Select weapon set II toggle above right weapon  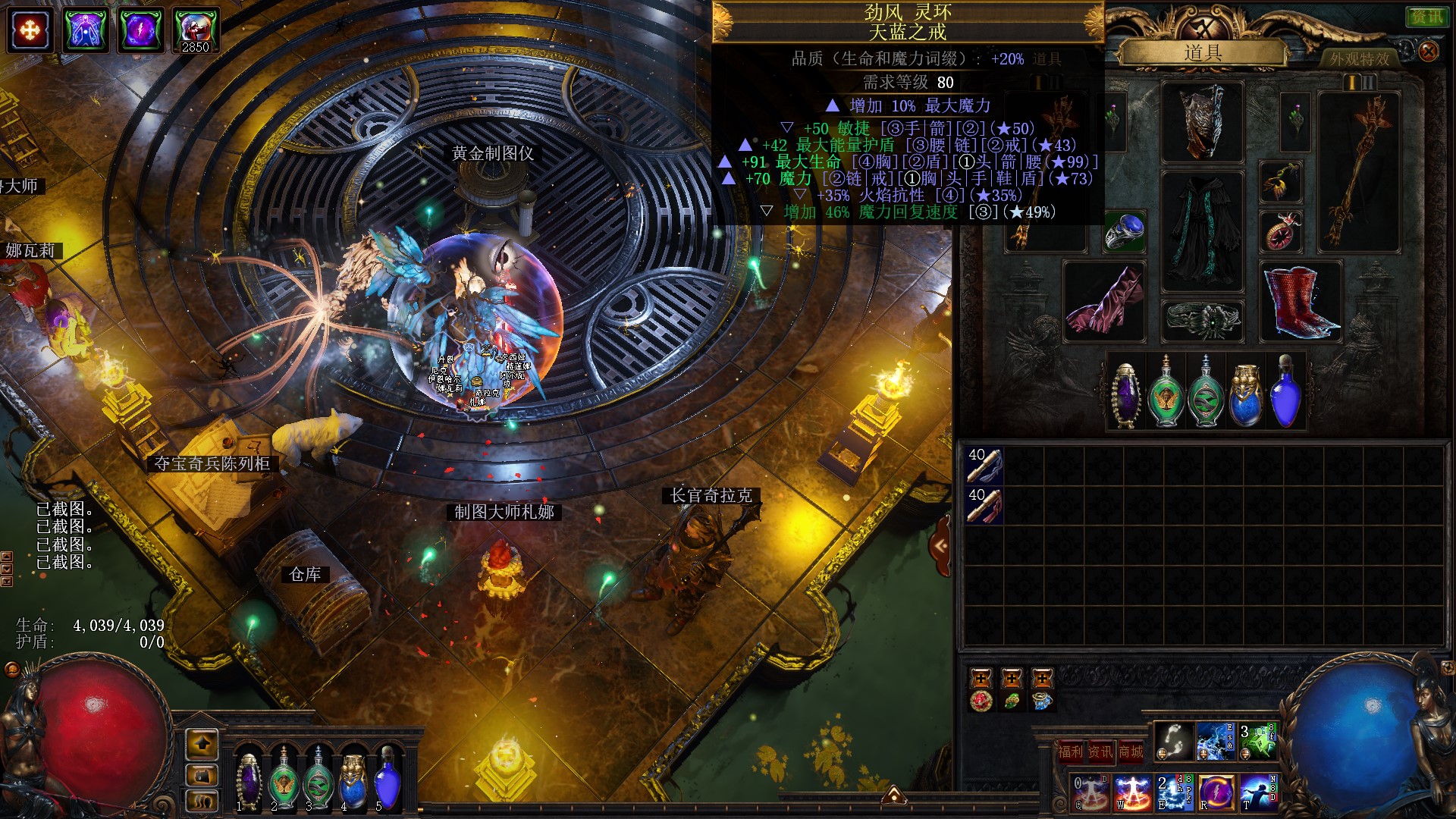1370,82
